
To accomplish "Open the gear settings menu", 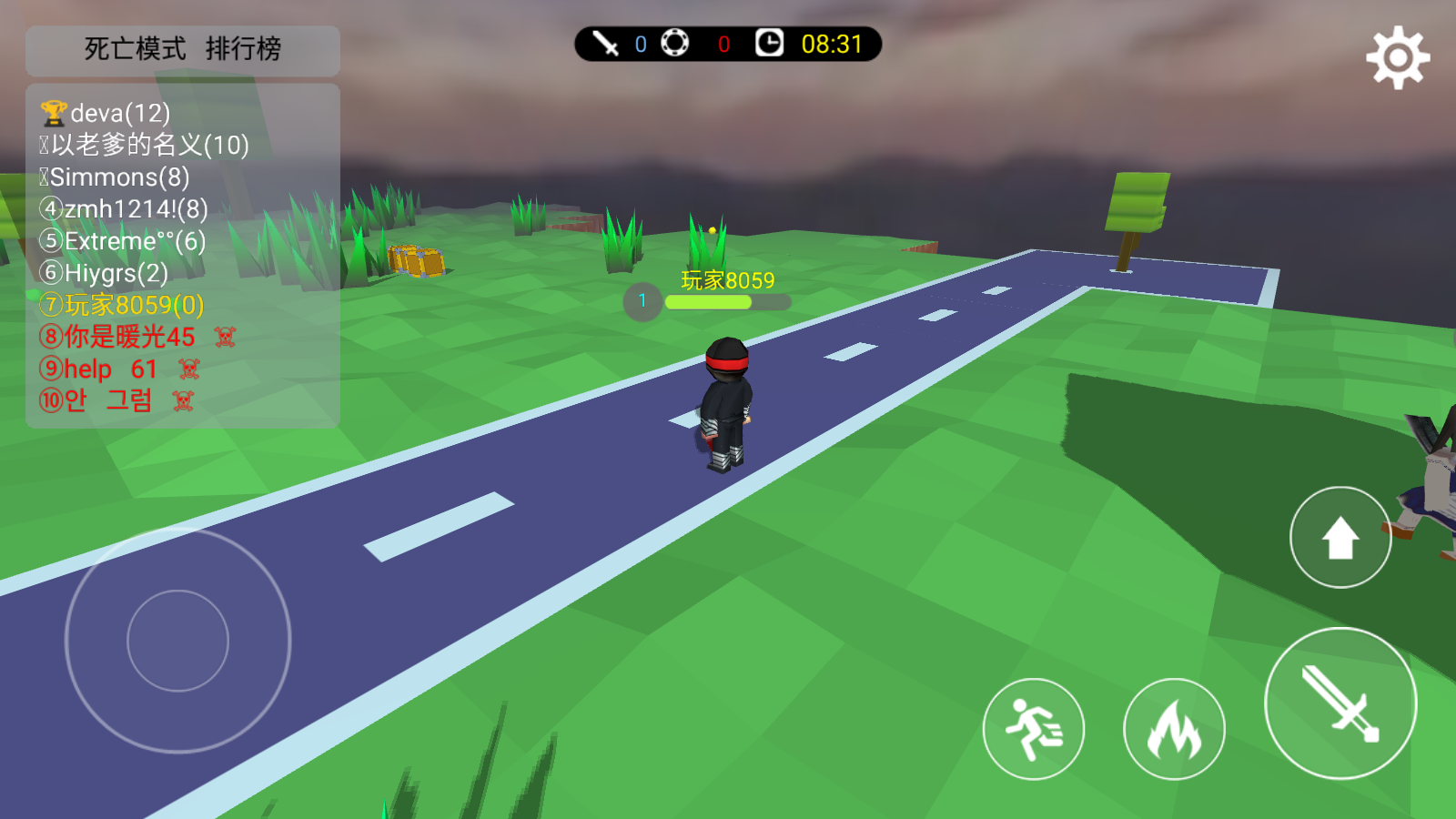I will click(x=1398, y=58).
